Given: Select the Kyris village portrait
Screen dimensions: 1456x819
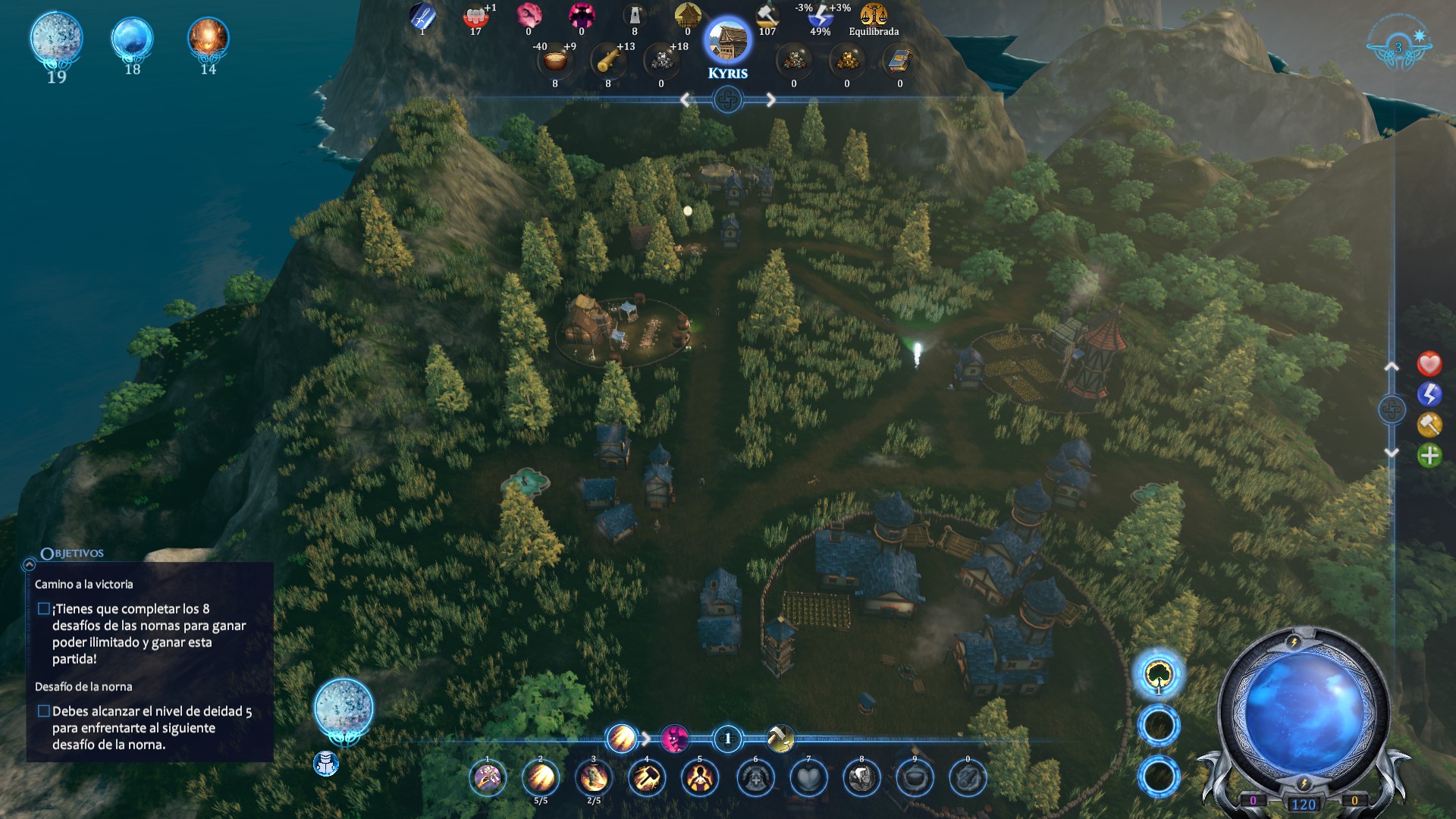Looking at the screenshot, I should coord(727,42).
